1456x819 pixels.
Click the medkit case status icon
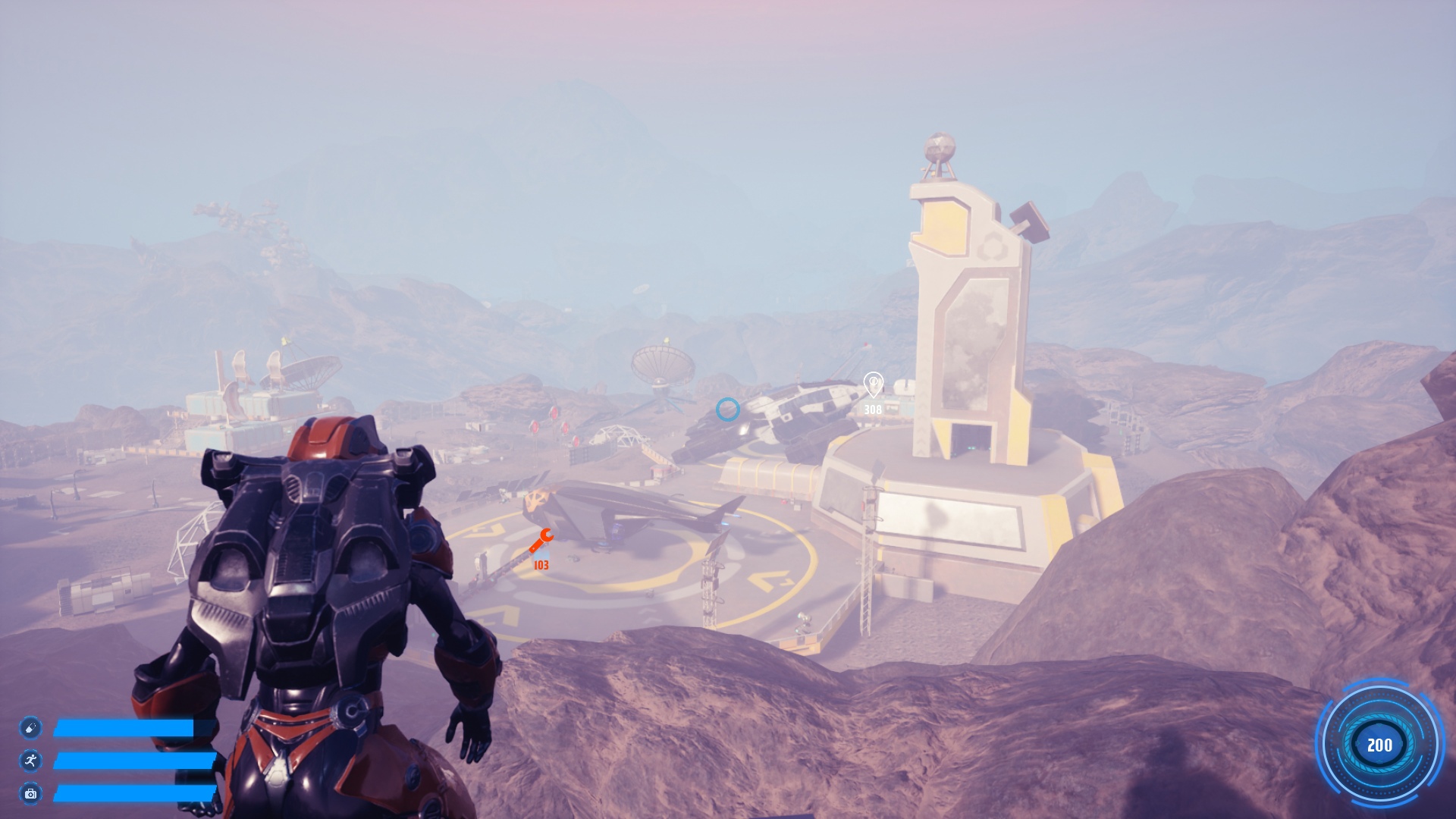pos(30,793)
